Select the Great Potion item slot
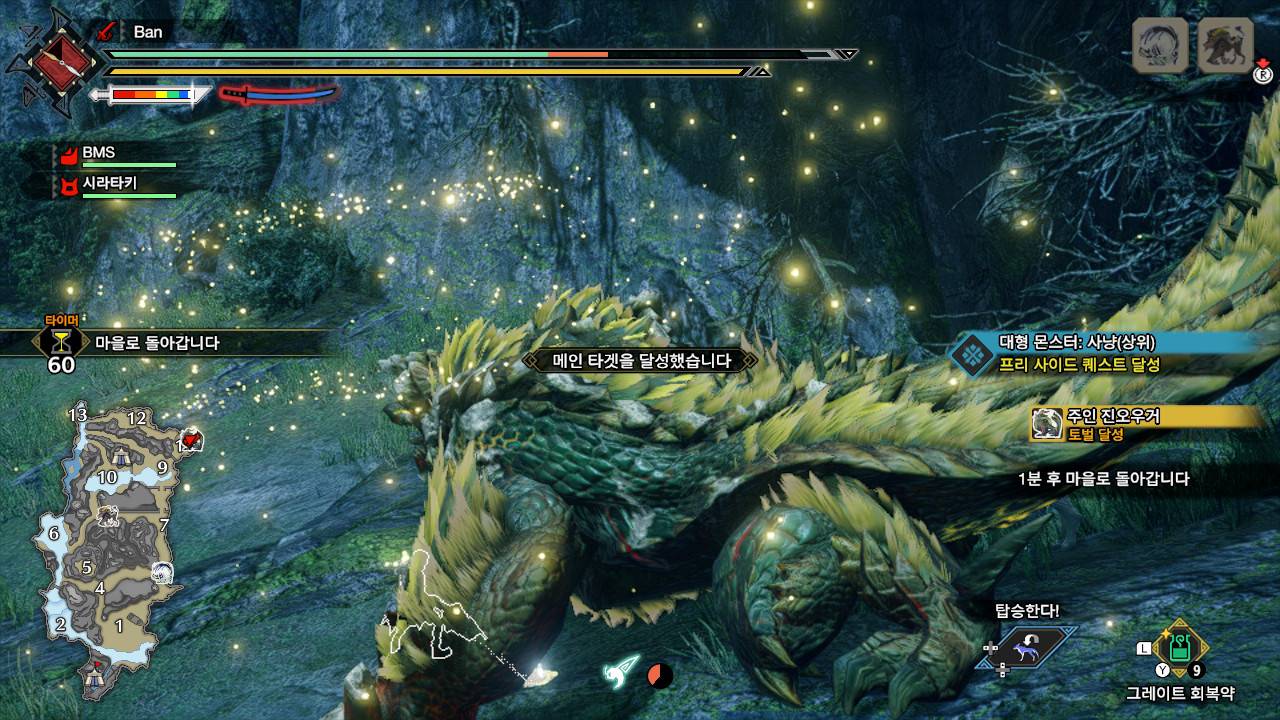1280x720 pixels. click(1181, 647)
